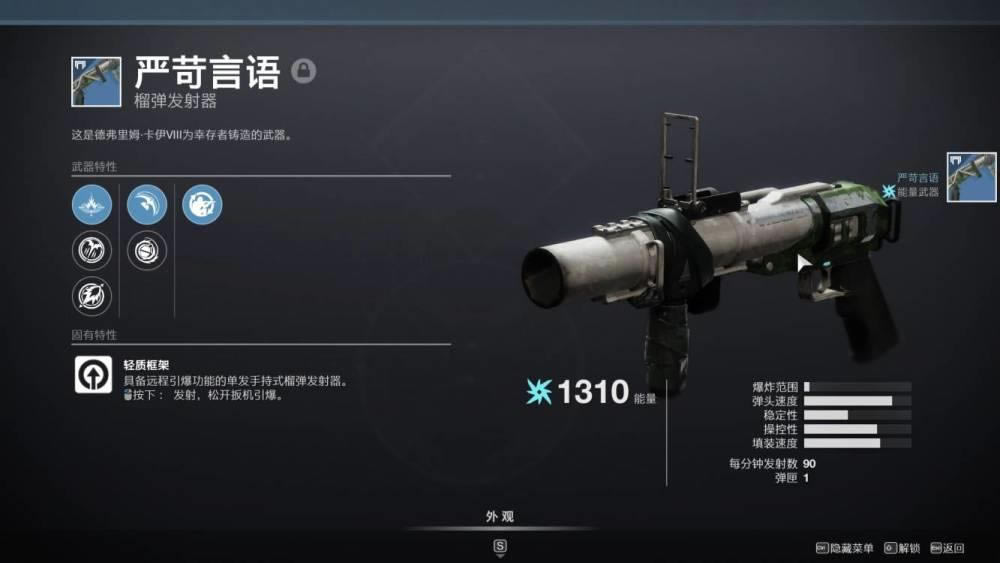The image size is (1000, 563).
Task: Inspect the 轻质框架 intrinsic frame icon
Action: pos(93,374)
